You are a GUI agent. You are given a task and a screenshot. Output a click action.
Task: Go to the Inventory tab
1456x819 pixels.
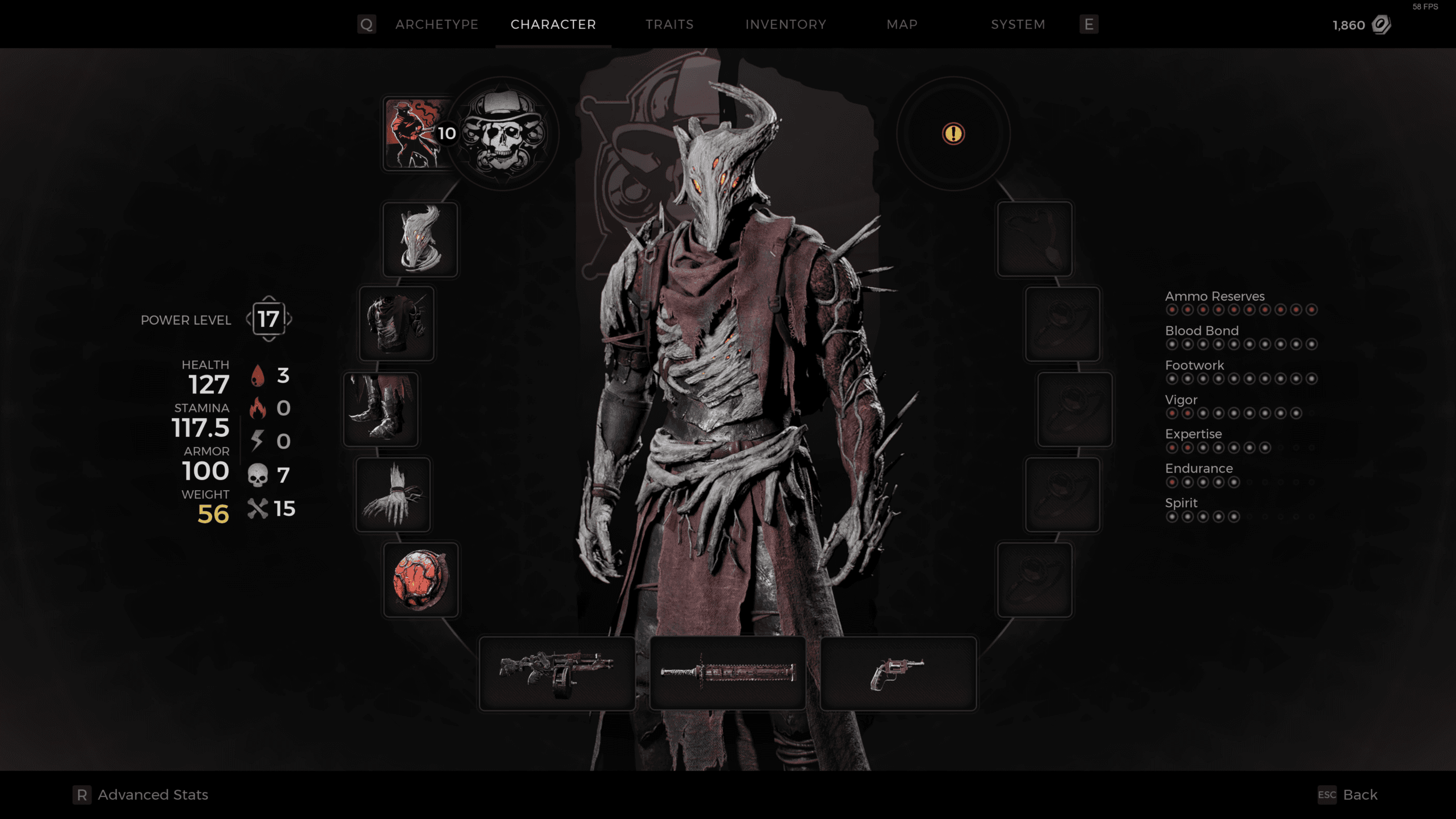(785, 24)
